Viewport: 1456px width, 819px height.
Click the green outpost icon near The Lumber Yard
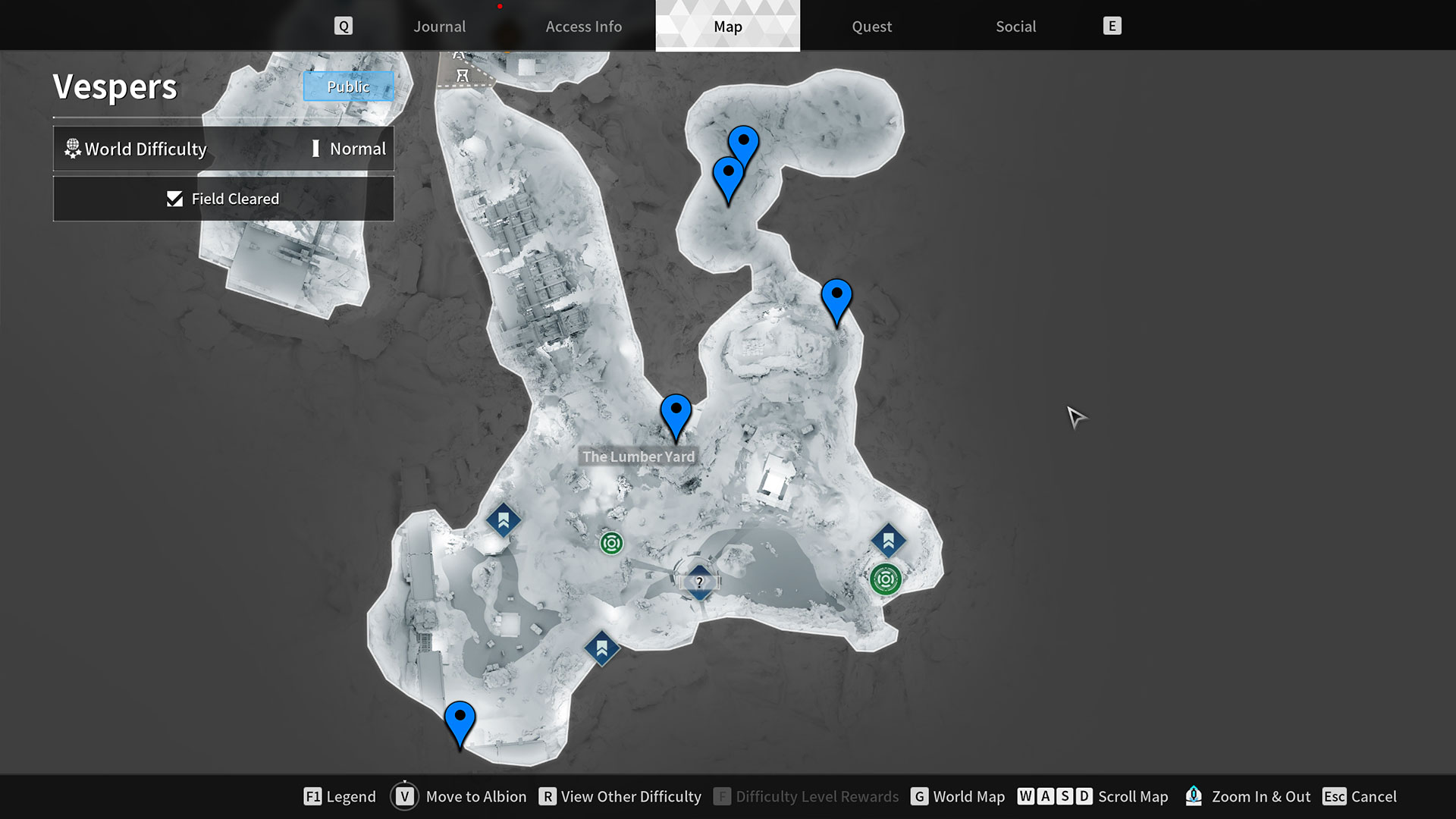tap(611, 543)
